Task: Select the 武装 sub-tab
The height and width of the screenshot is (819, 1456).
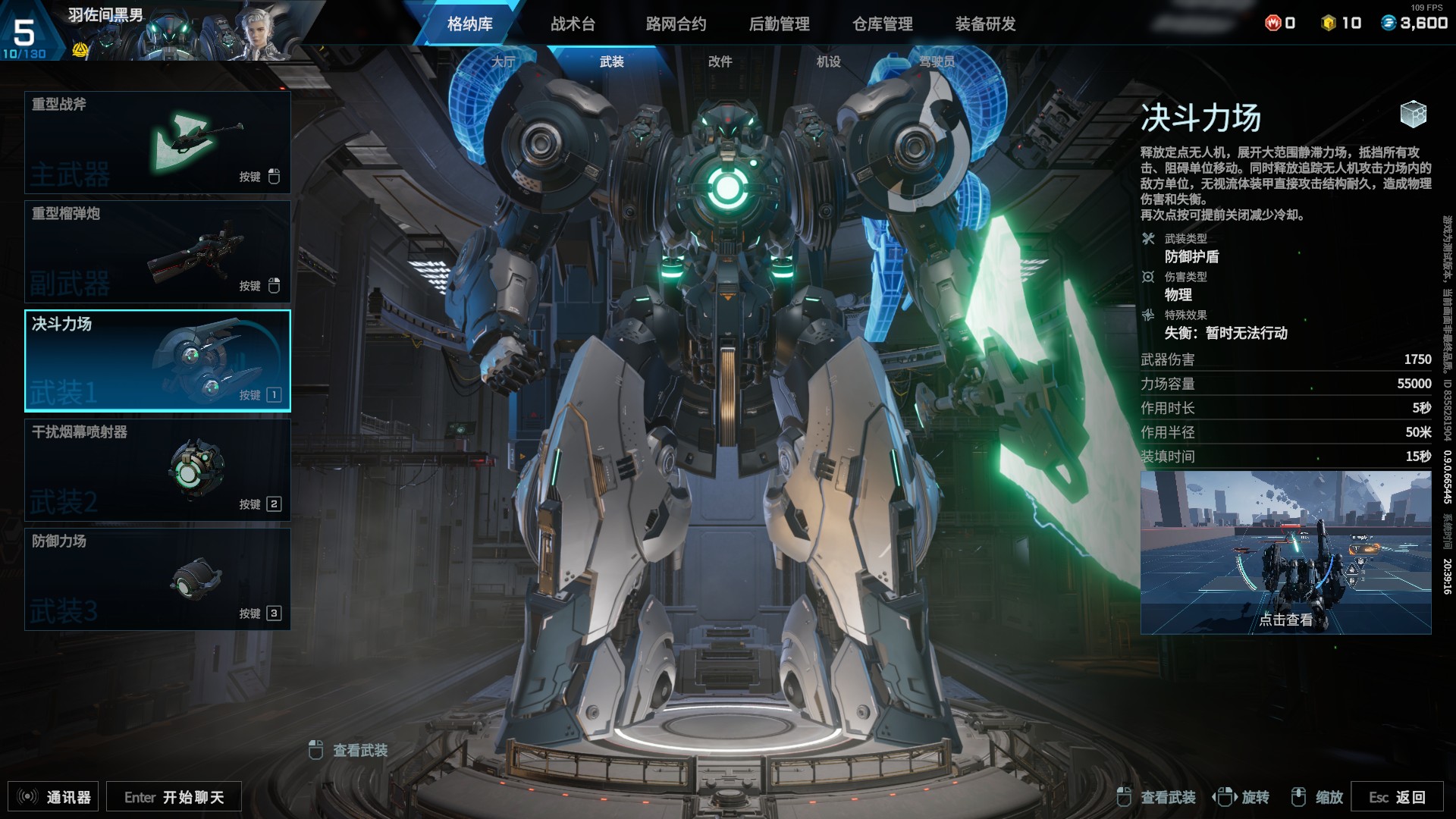Action: coord(611,62)
